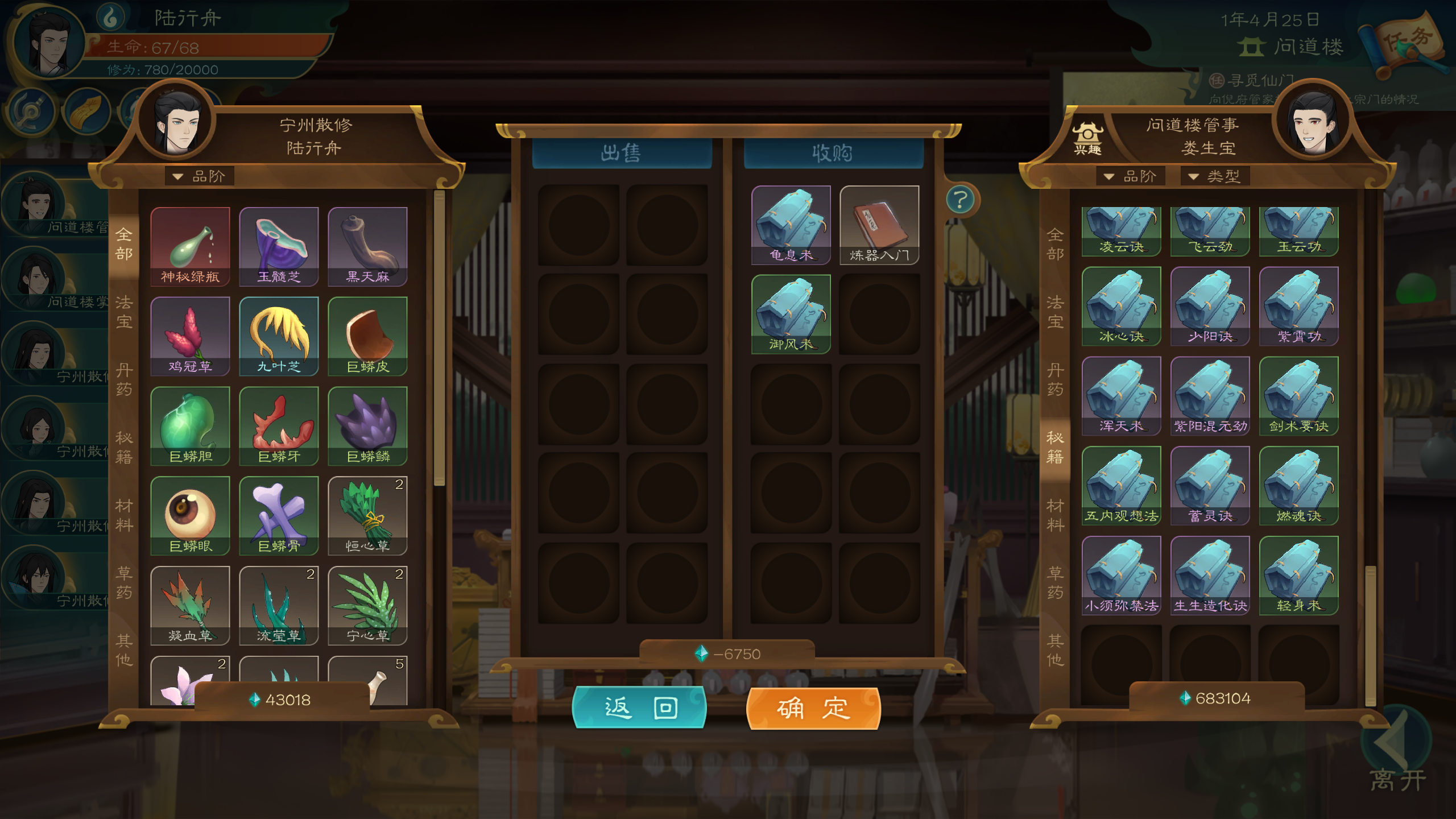Choose the 巨蟒胆 item slot
1456x819 pixels.
(x=190, y=425)
